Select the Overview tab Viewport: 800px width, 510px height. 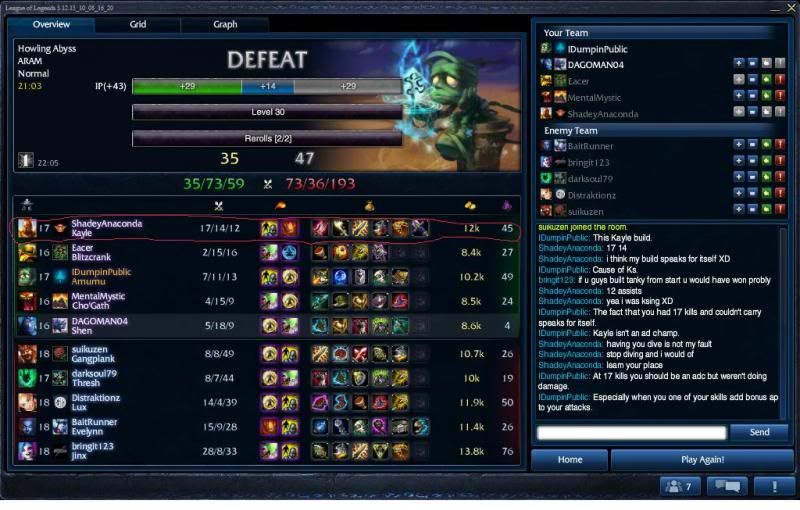click(51, 24)
